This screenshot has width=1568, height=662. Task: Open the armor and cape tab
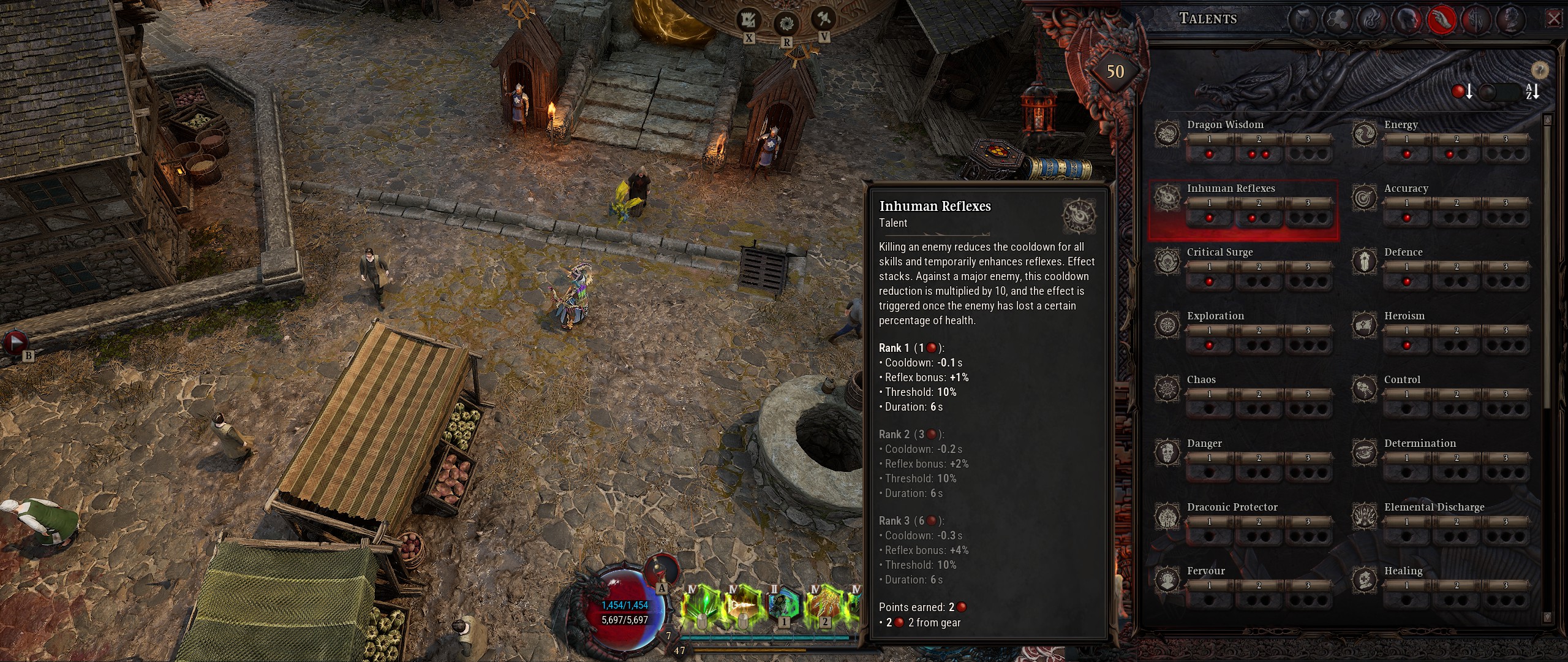tap(1302, 20)
